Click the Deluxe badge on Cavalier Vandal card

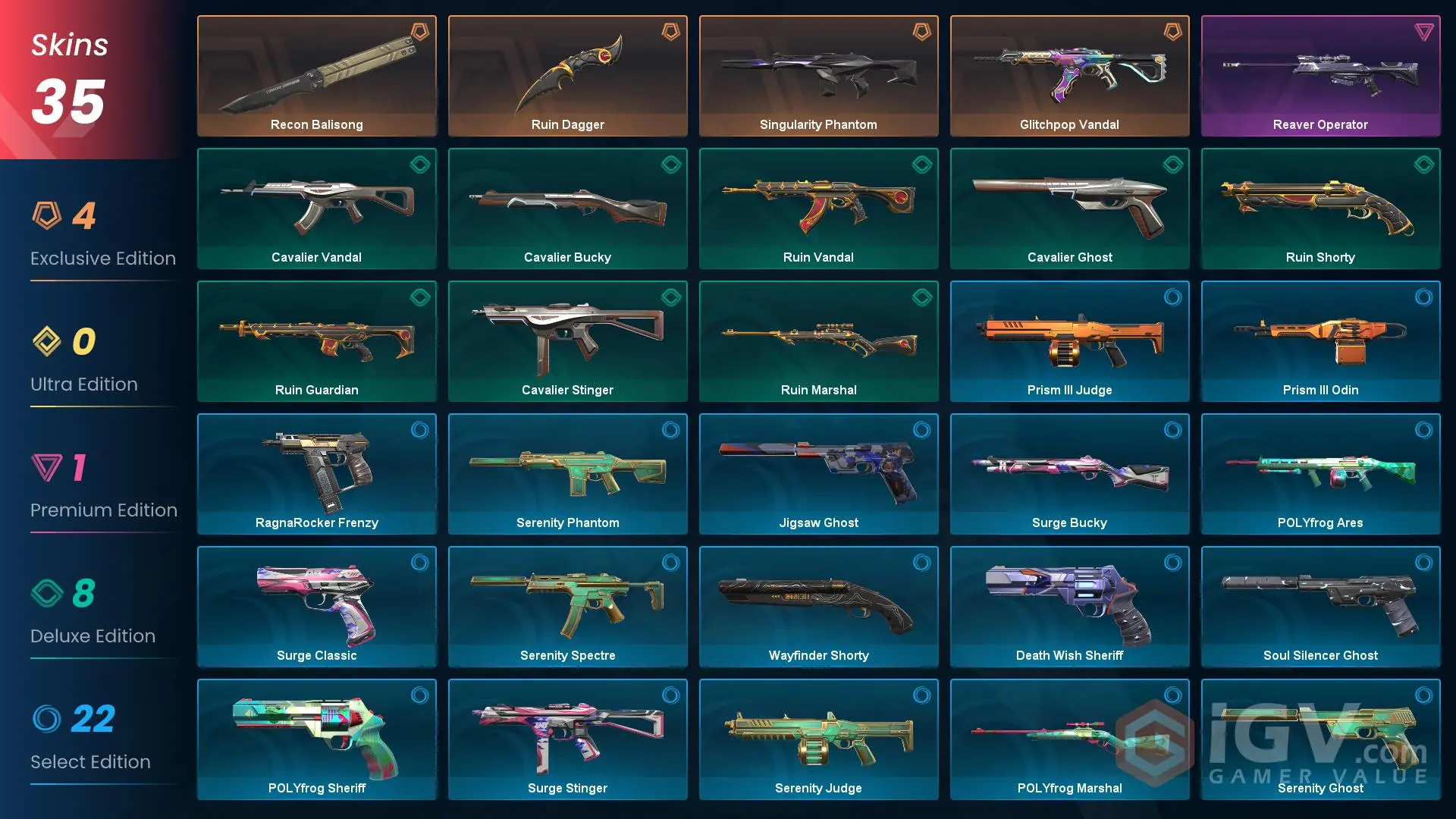(x=420, y=165)
